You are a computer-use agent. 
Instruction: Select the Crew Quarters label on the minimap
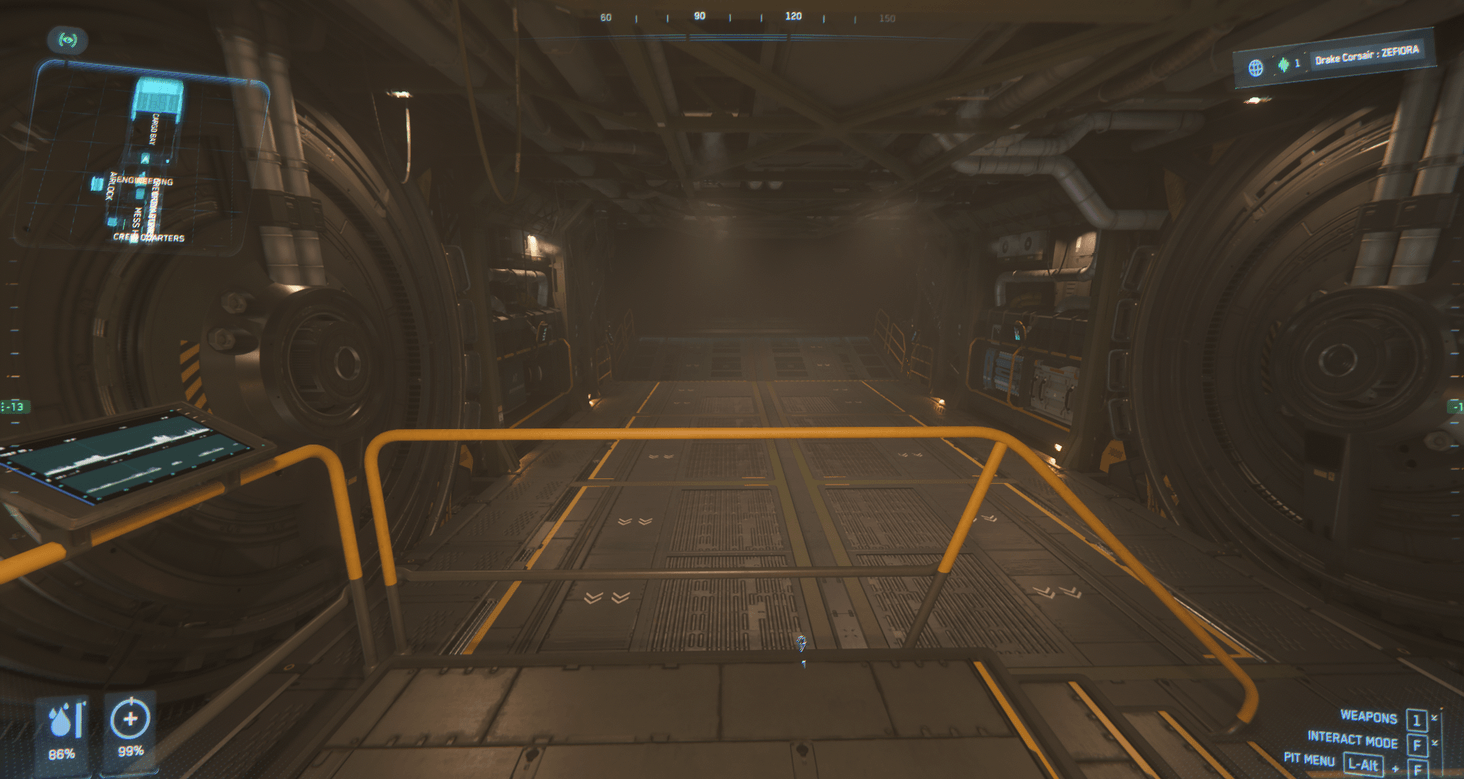[x=150, y=237]
